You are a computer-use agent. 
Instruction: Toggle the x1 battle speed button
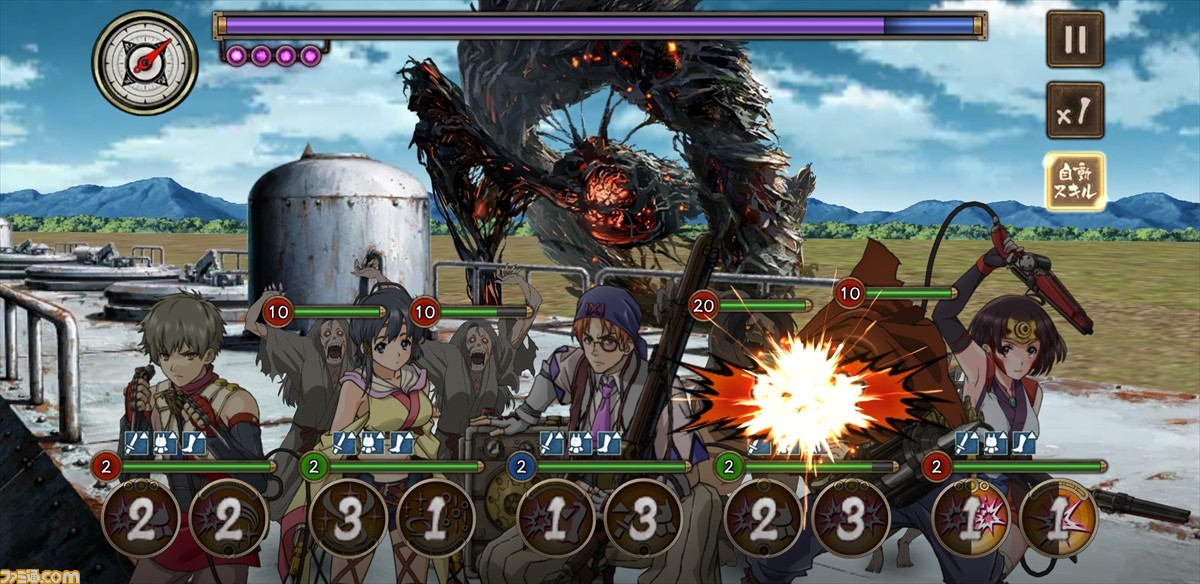(x=1075, y=109)
